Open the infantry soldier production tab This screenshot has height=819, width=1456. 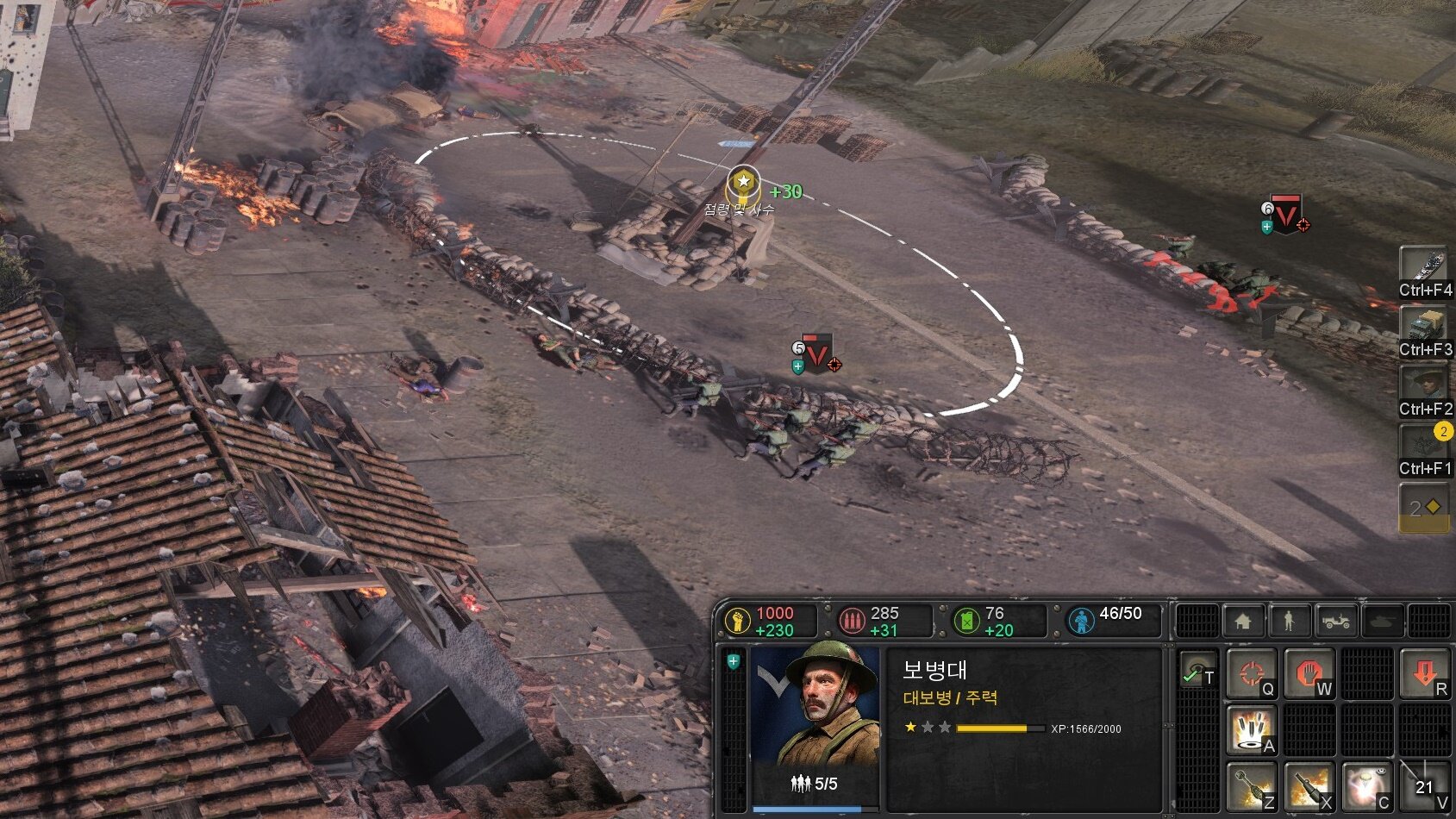click(x=1289, y=621)
